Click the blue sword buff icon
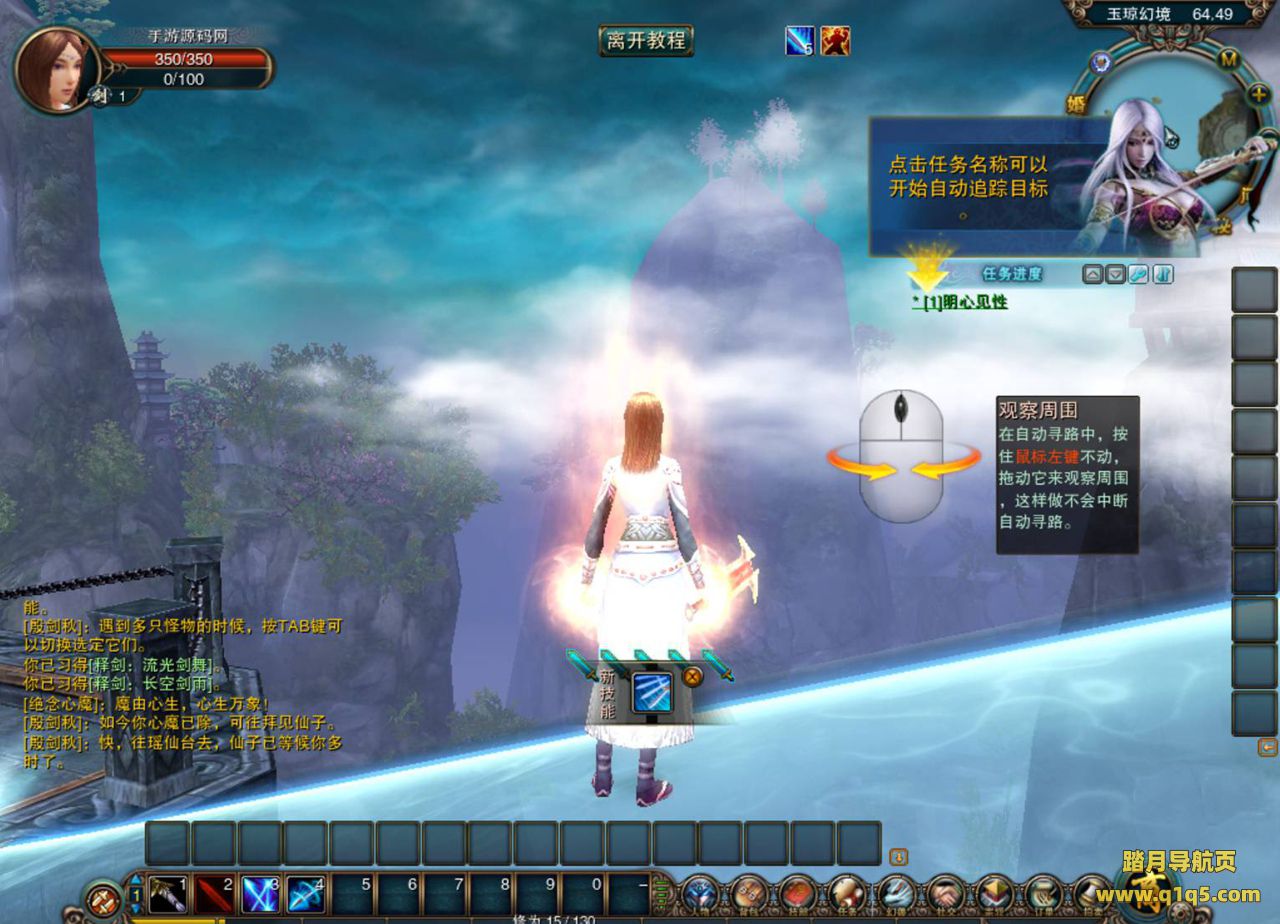 coord(800,41)
